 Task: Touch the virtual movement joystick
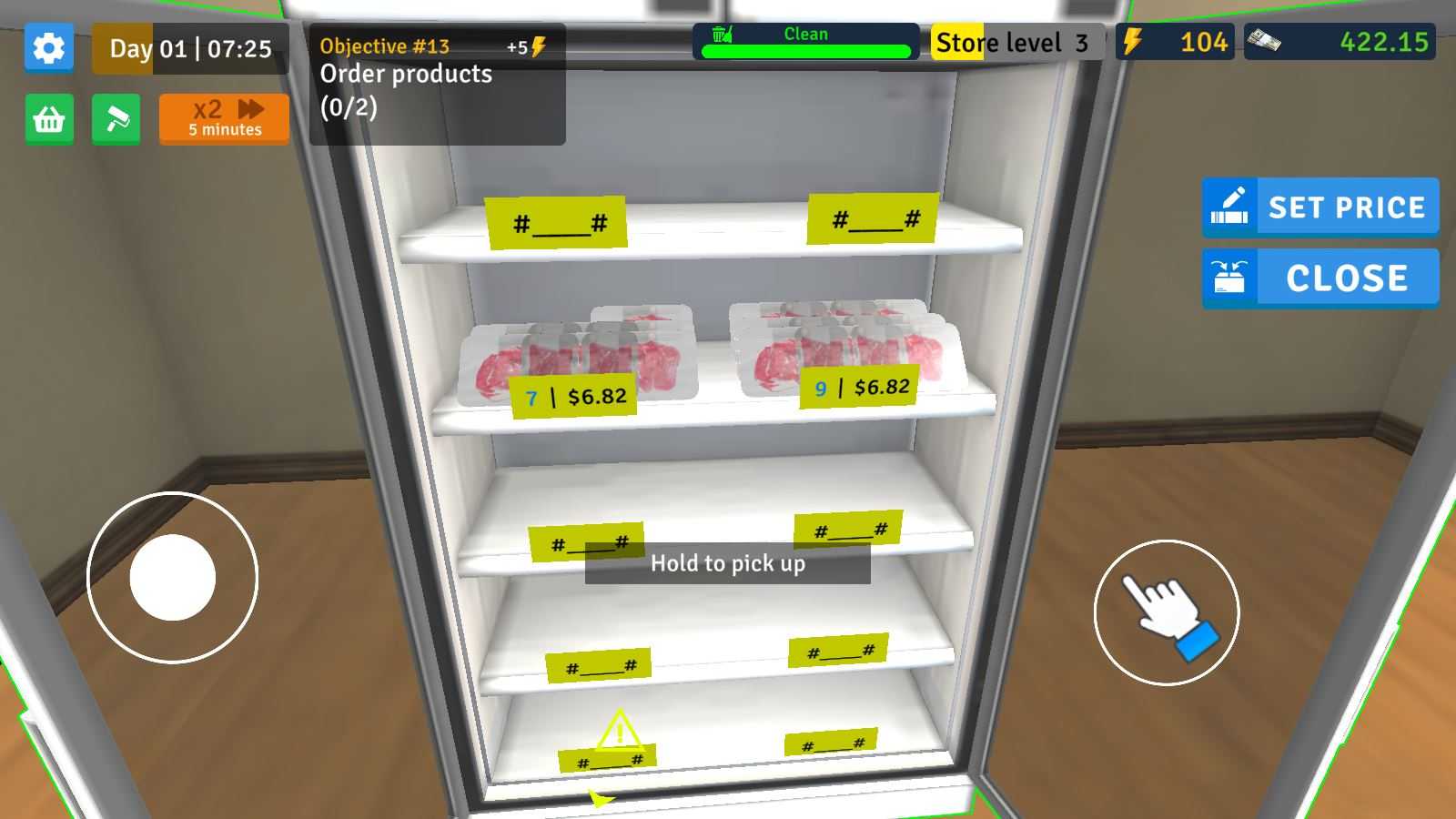(173, 577)
